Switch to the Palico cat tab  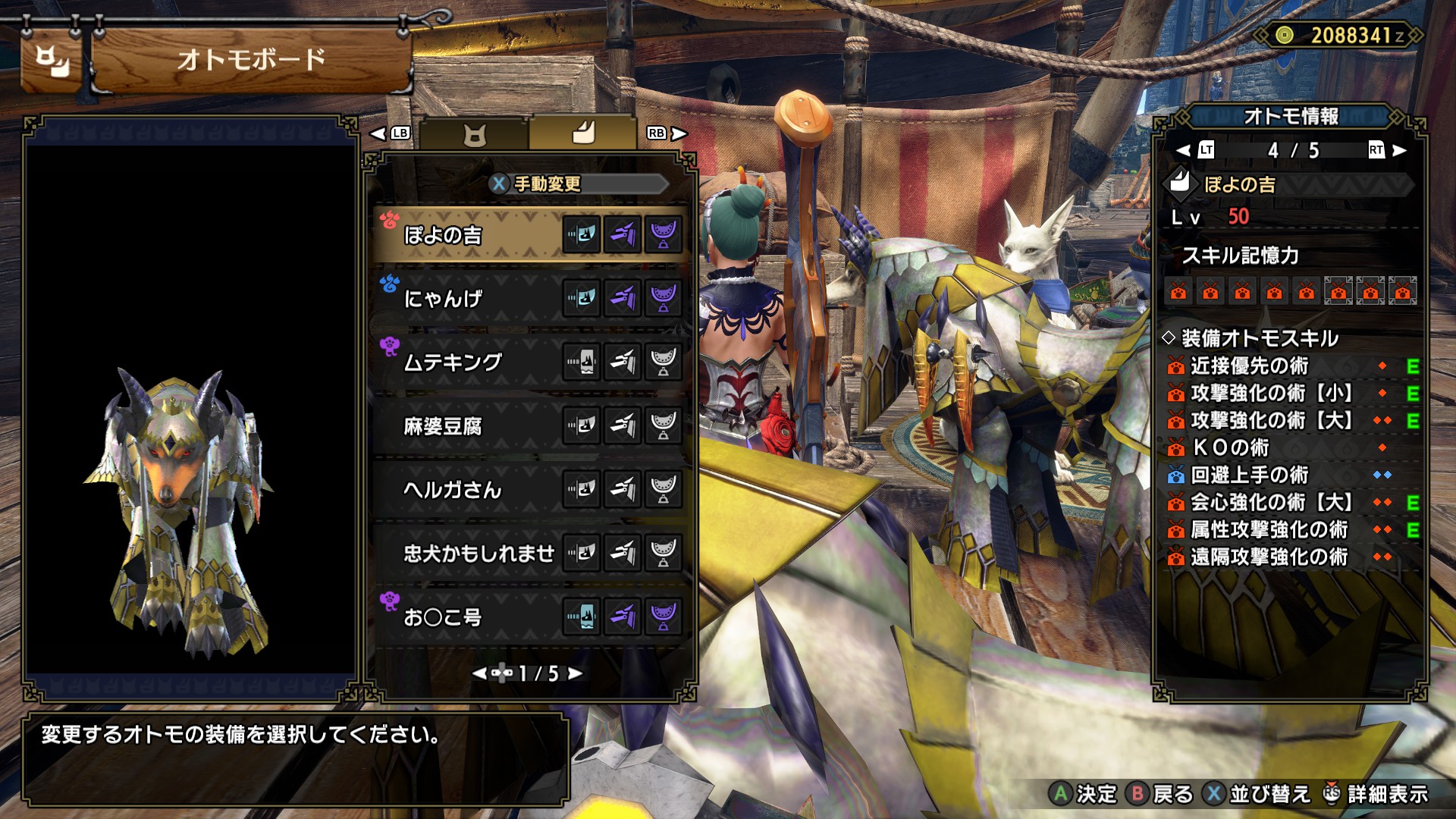click(475, 135)
